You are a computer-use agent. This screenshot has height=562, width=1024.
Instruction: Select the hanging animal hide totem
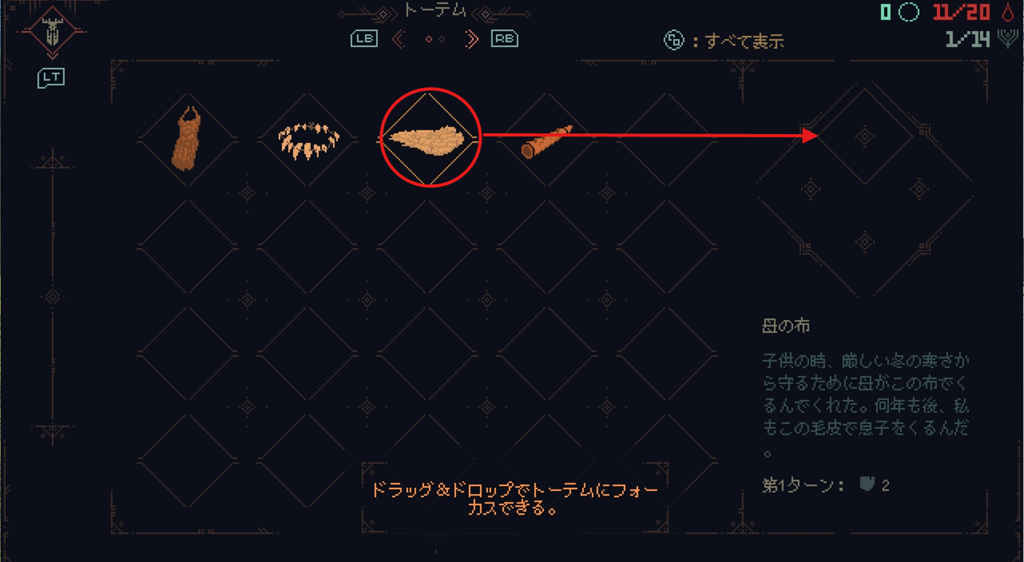point(187,139)
